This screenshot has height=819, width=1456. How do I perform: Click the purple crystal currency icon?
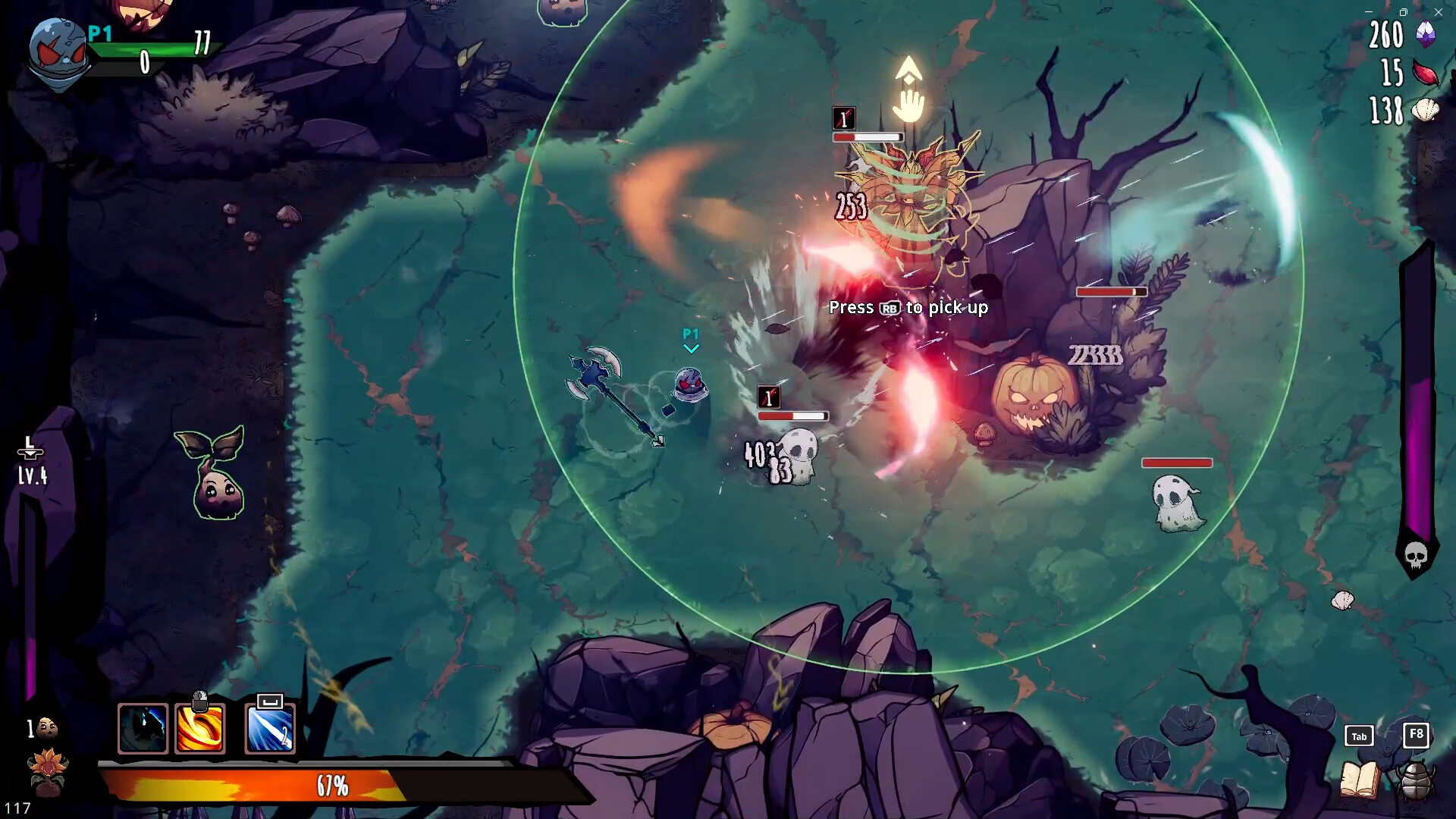1426,34
